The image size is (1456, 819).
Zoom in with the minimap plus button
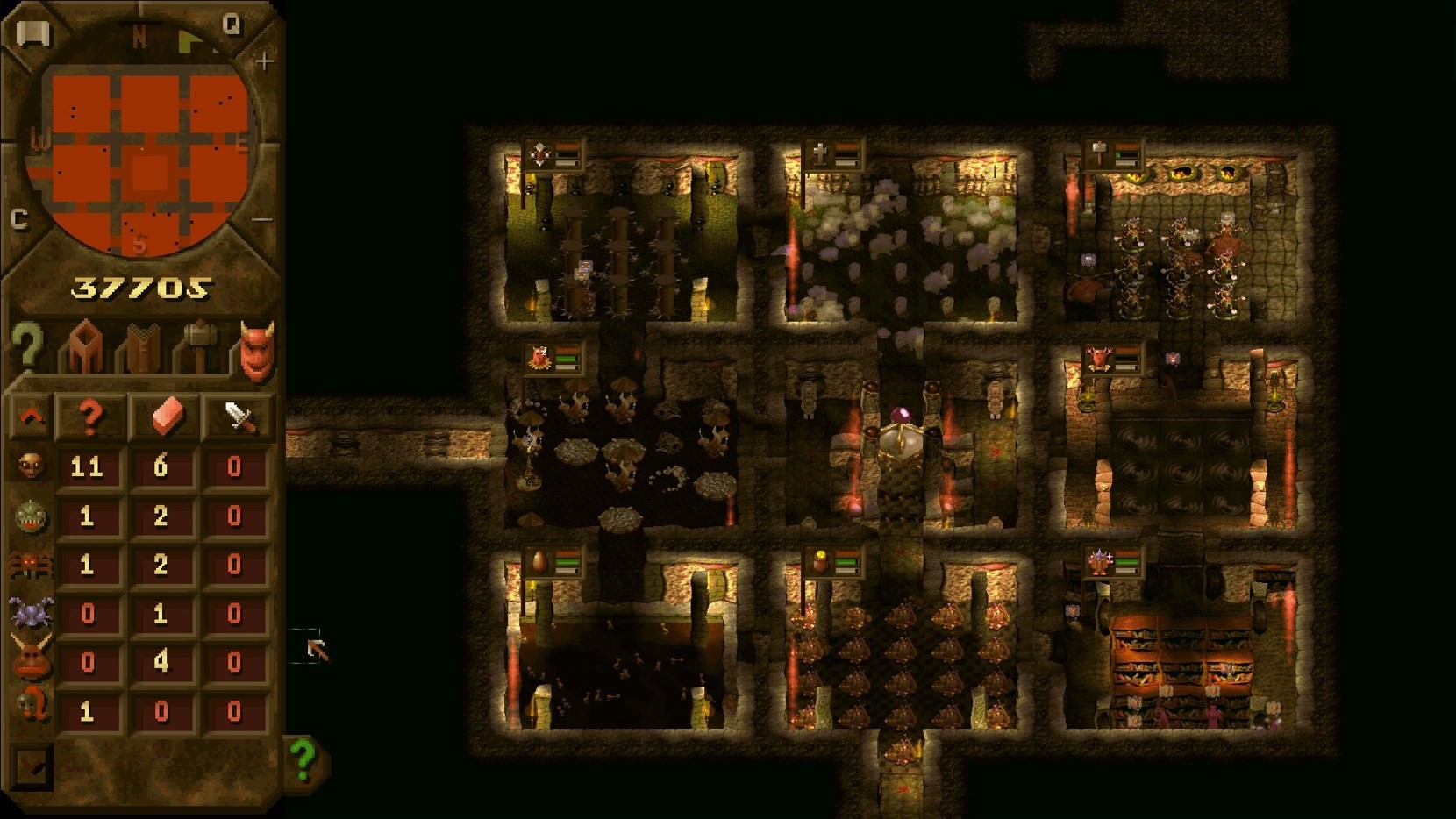click(264, 61)
